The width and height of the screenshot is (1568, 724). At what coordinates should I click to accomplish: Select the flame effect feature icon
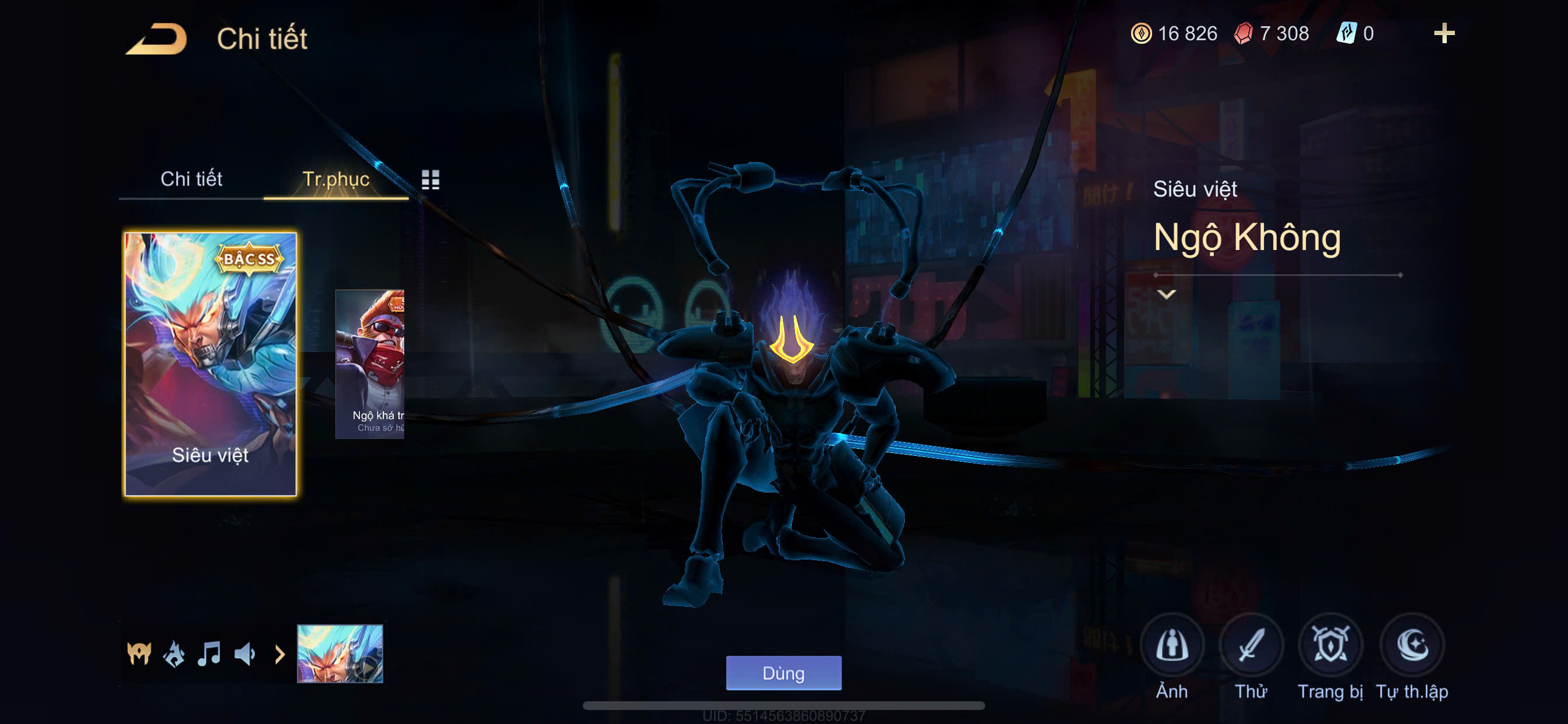pyautogui.click(x=174, y=654)
